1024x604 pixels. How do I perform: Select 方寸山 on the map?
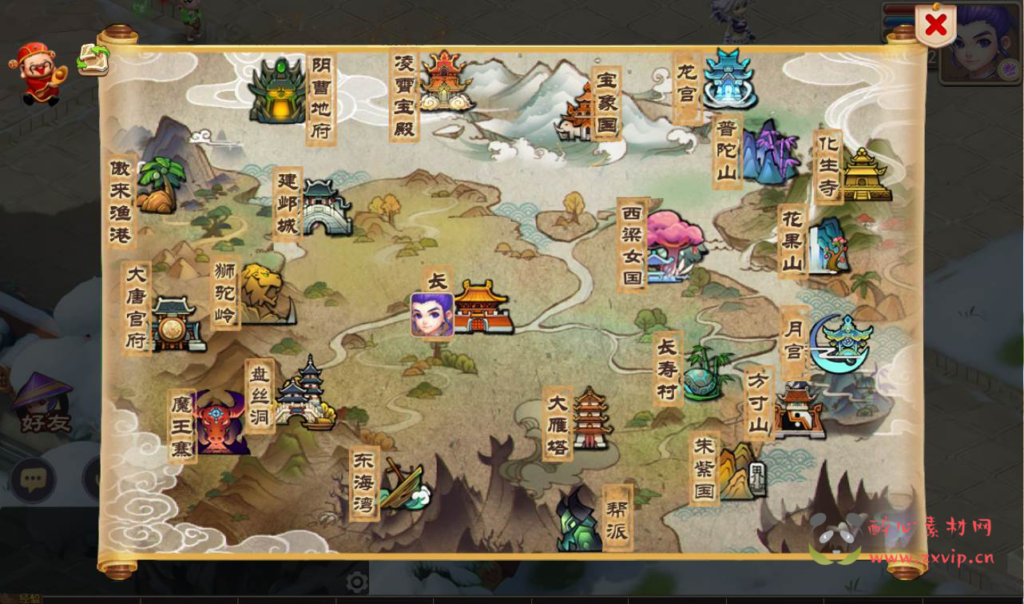[799, 410]
